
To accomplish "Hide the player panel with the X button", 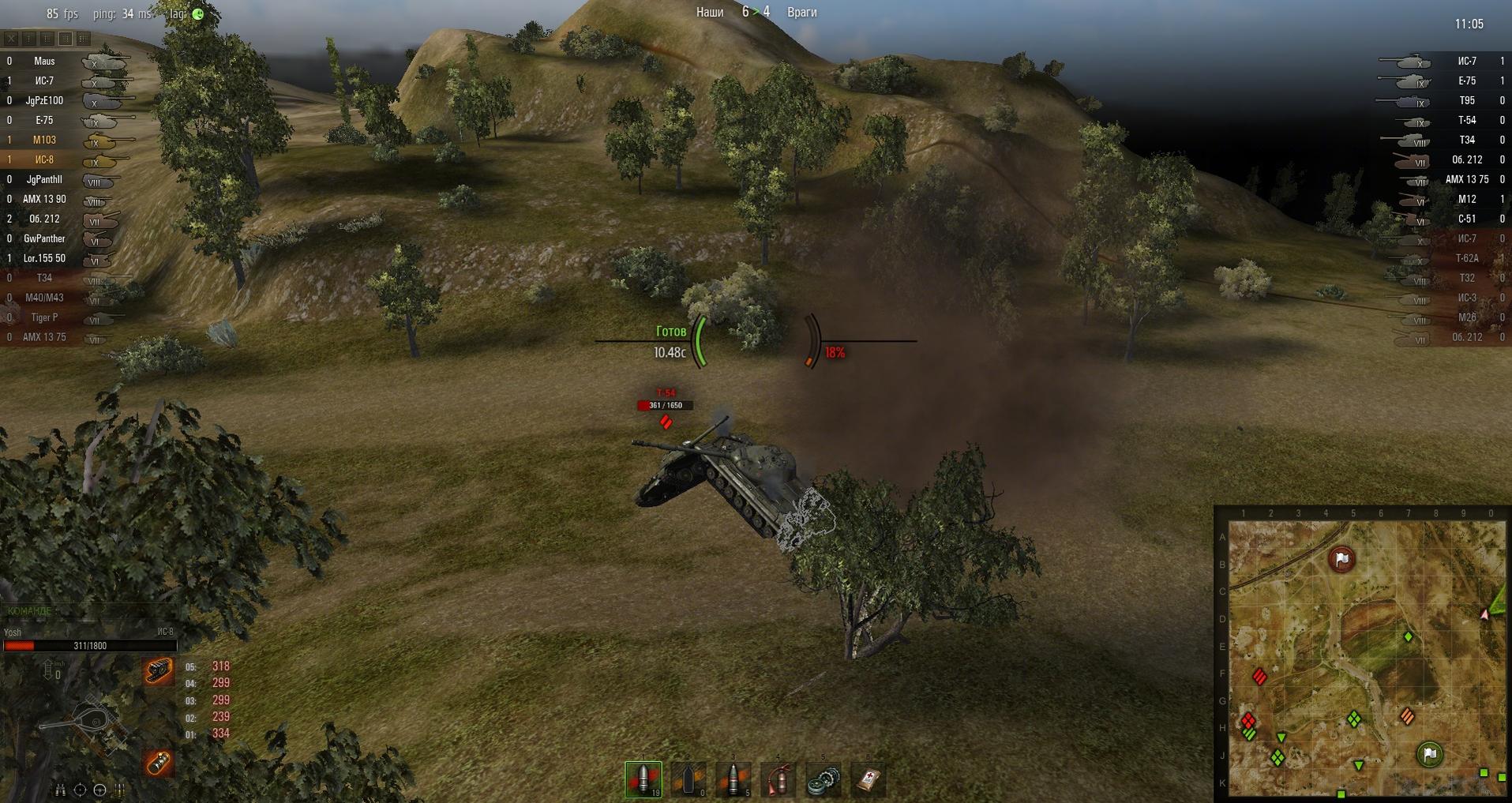I will click(x=12, y=38).
